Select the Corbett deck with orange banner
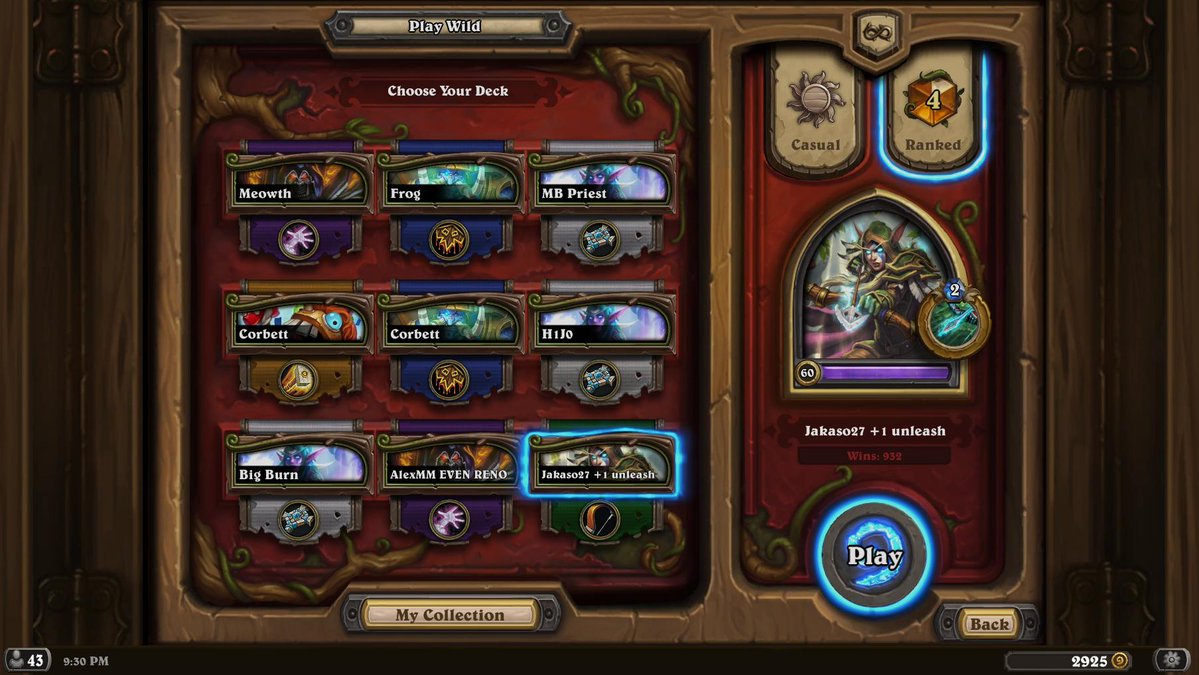Screen dimensions: 1199x675 coord(300,324)
